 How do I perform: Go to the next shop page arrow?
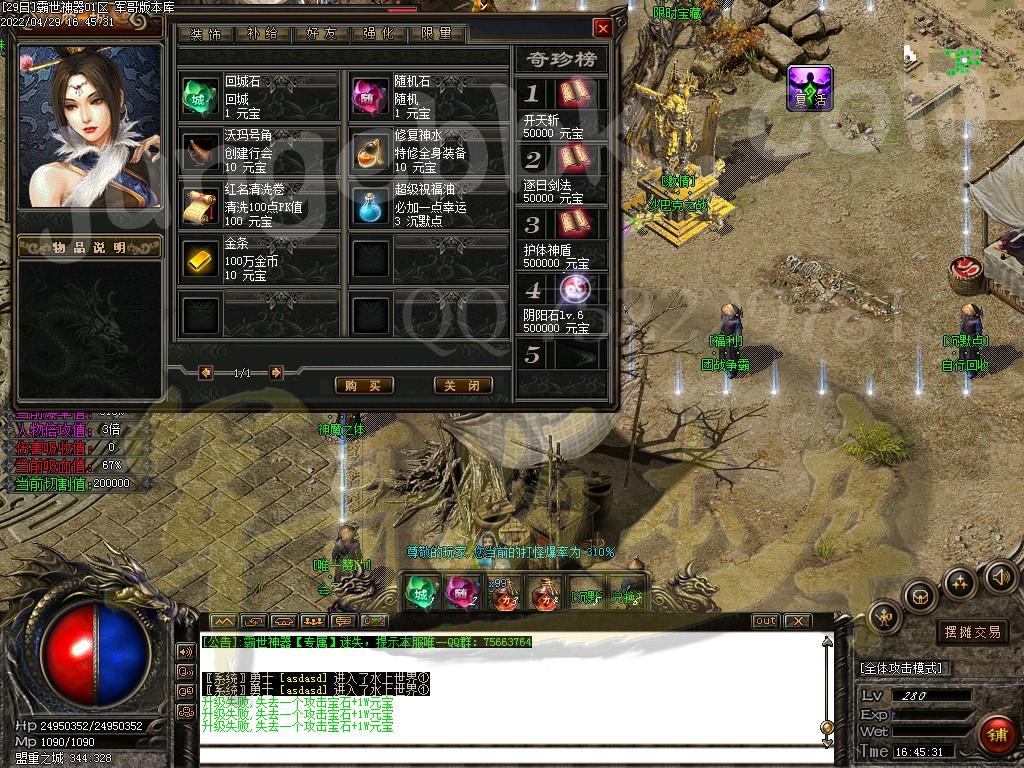click(x=277, y=373)
